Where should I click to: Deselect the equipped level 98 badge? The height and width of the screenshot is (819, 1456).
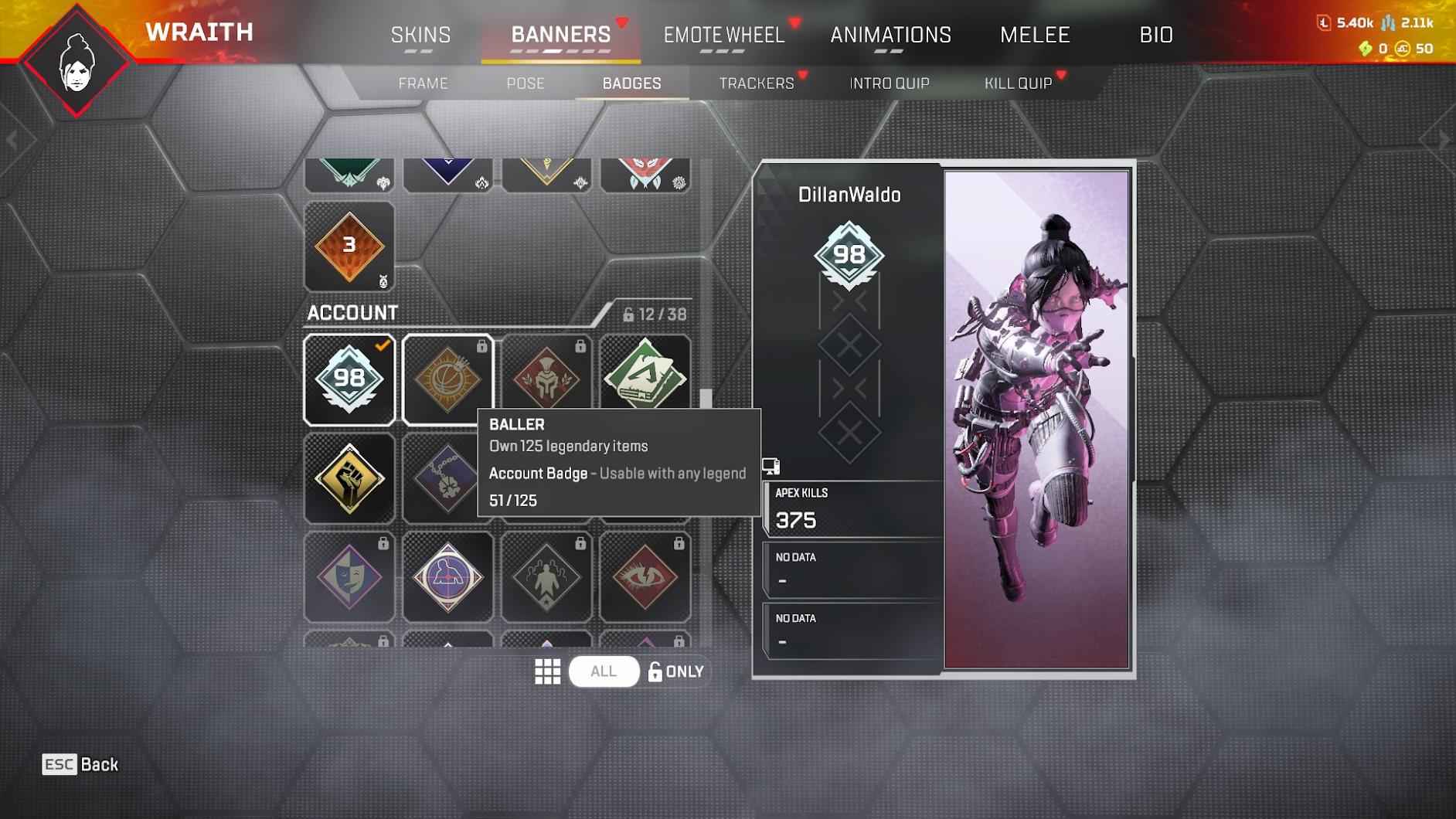349,380
